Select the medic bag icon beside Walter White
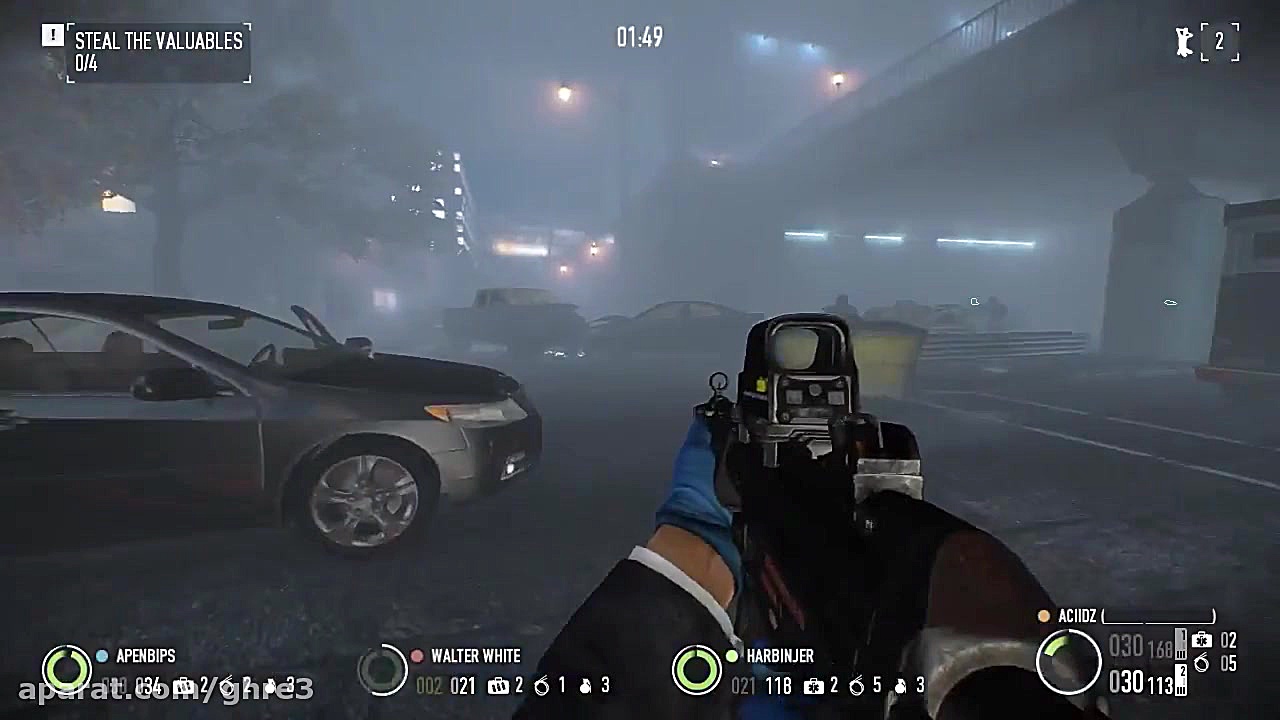 [x=499, y=686]
